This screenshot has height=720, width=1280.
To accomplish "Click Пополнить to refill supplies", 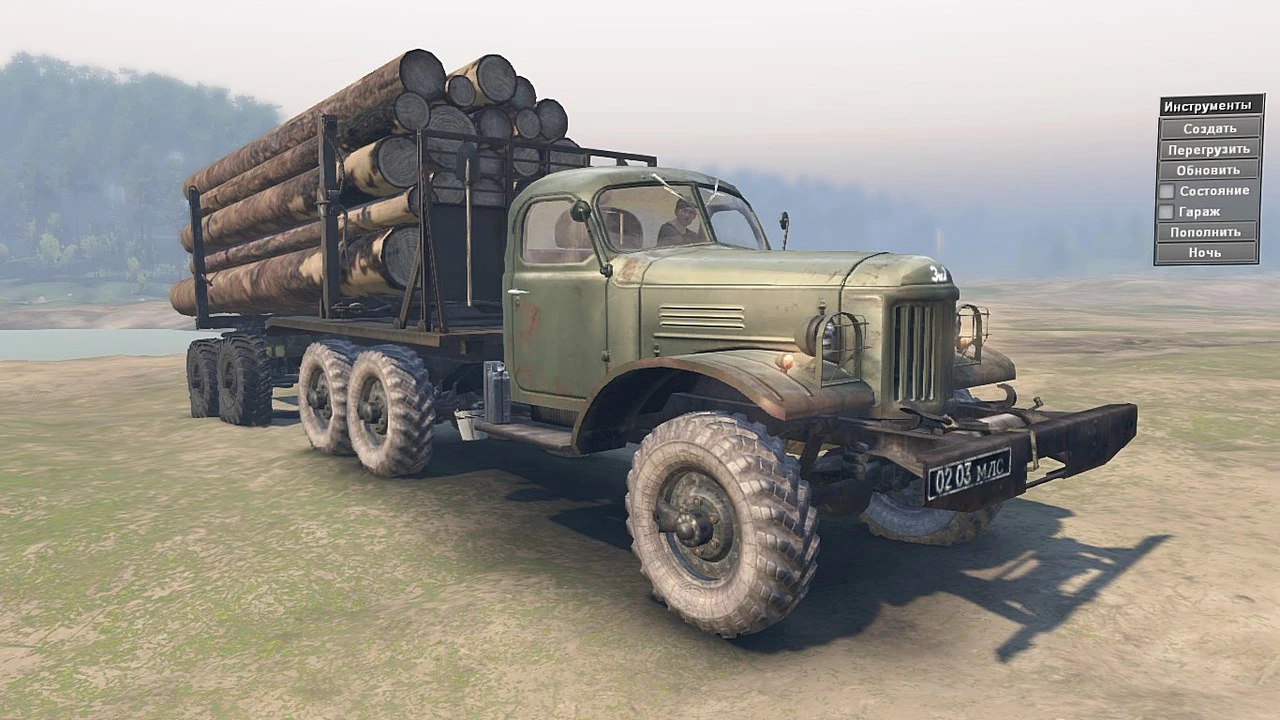I will coord(1209,232).
